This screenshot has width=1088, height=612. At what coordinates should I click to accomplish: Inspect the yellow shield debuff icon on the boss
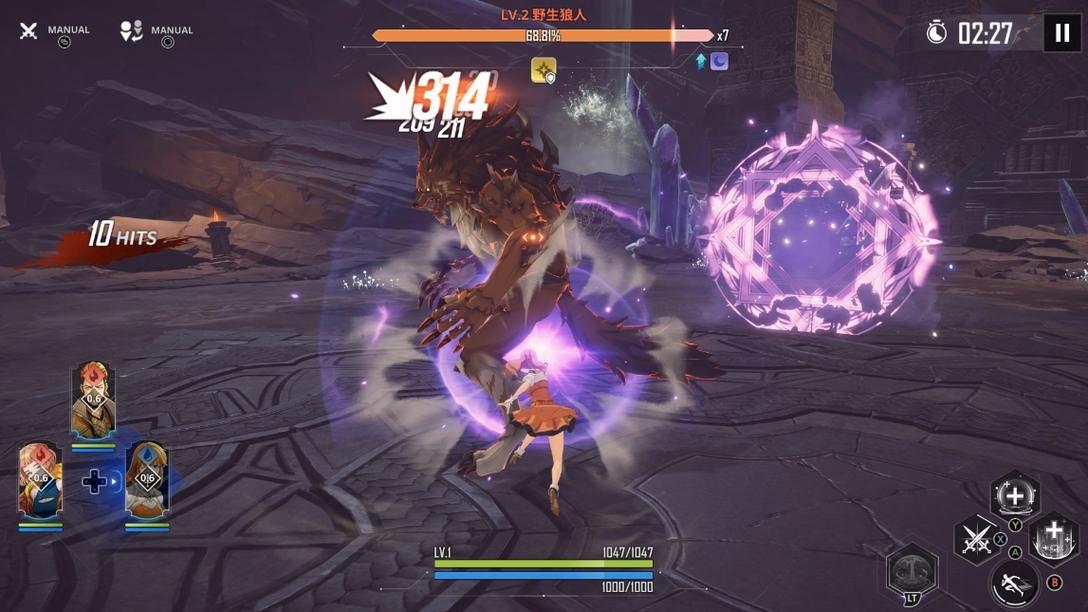pyautogui.click(x=543, y=70)
